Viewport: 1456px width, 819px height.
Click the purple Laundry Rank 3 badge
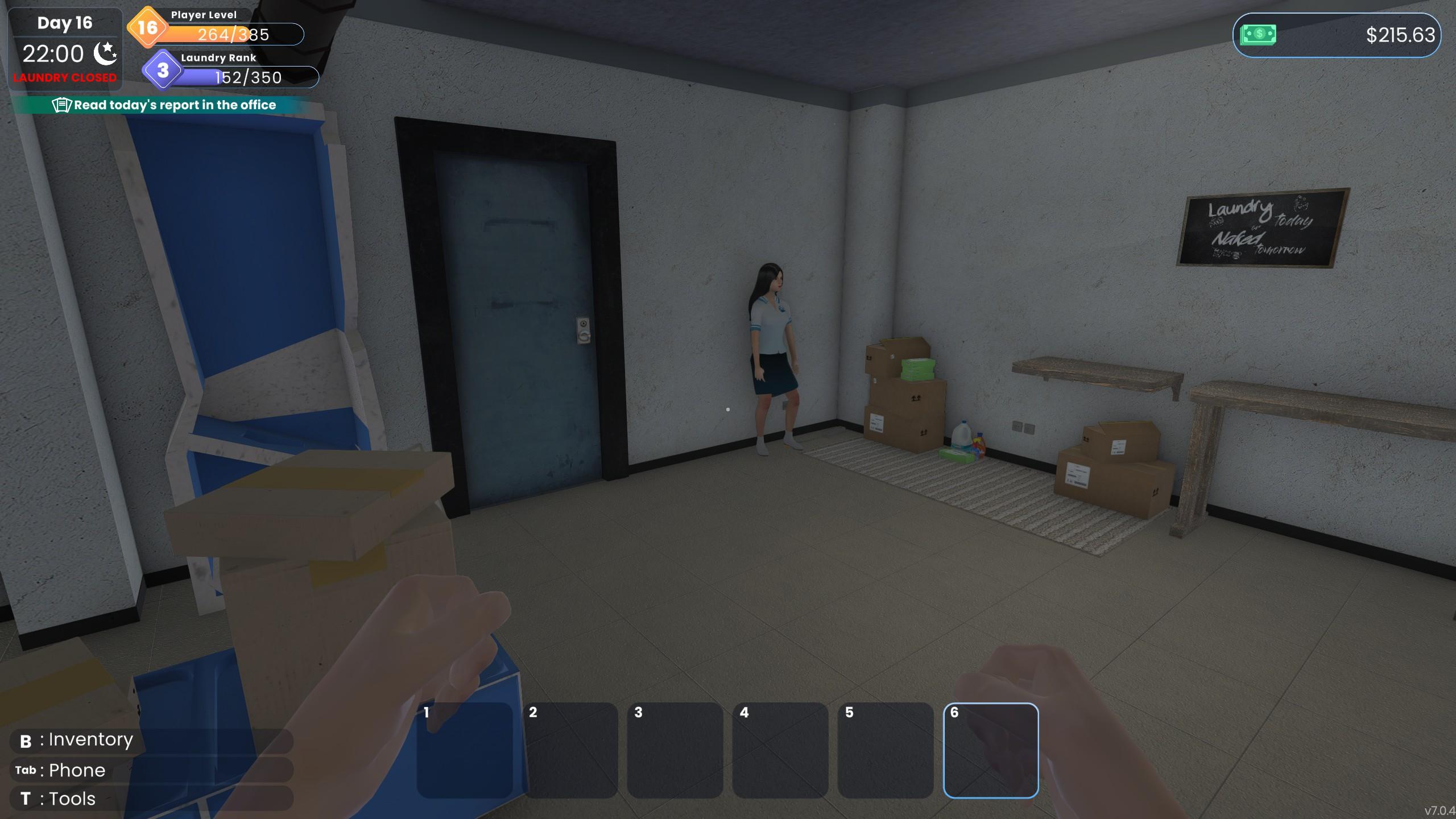[163, 70]
